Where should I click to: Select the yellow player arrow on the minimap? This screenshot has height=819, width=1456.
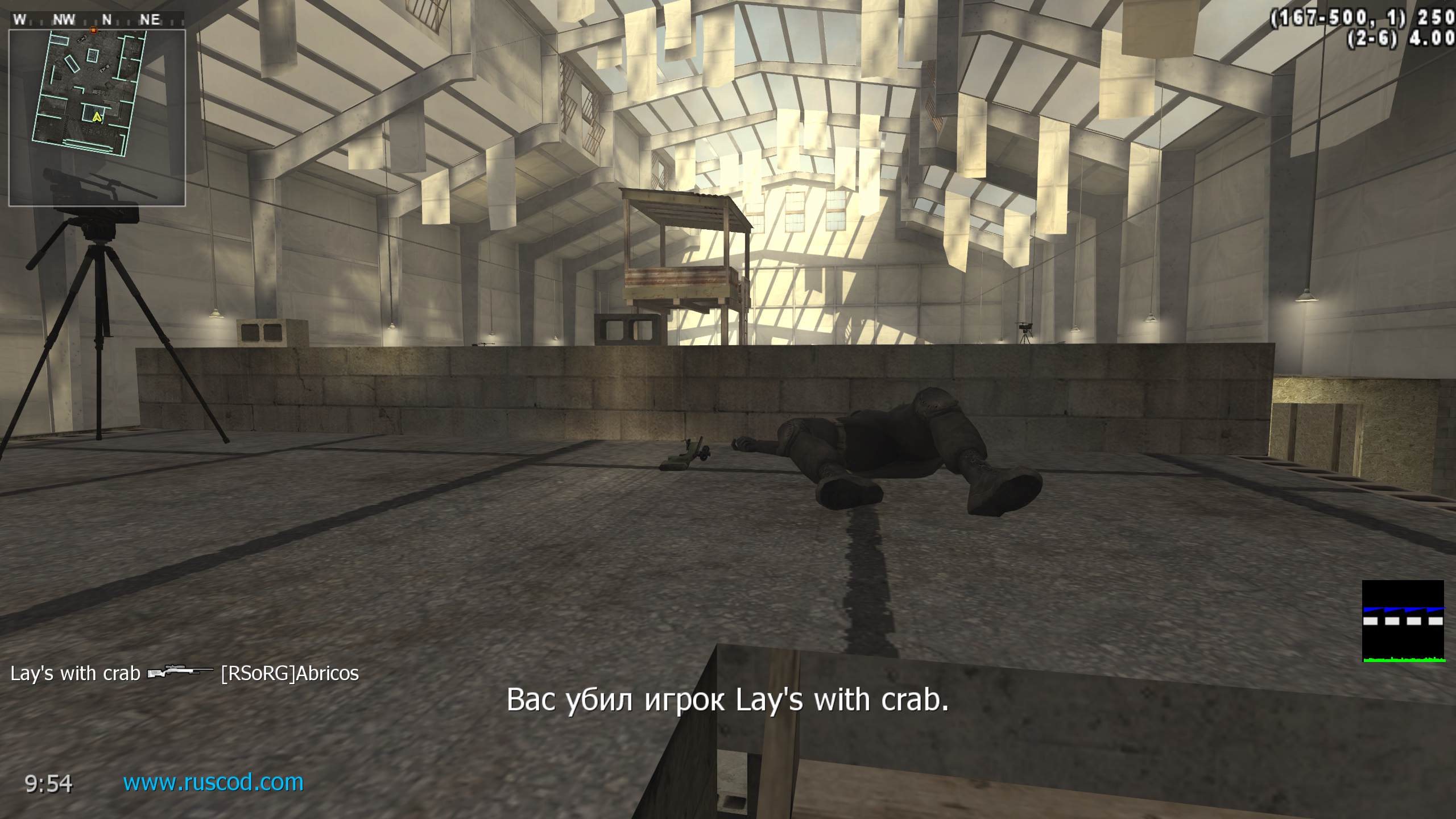[97, 117]
